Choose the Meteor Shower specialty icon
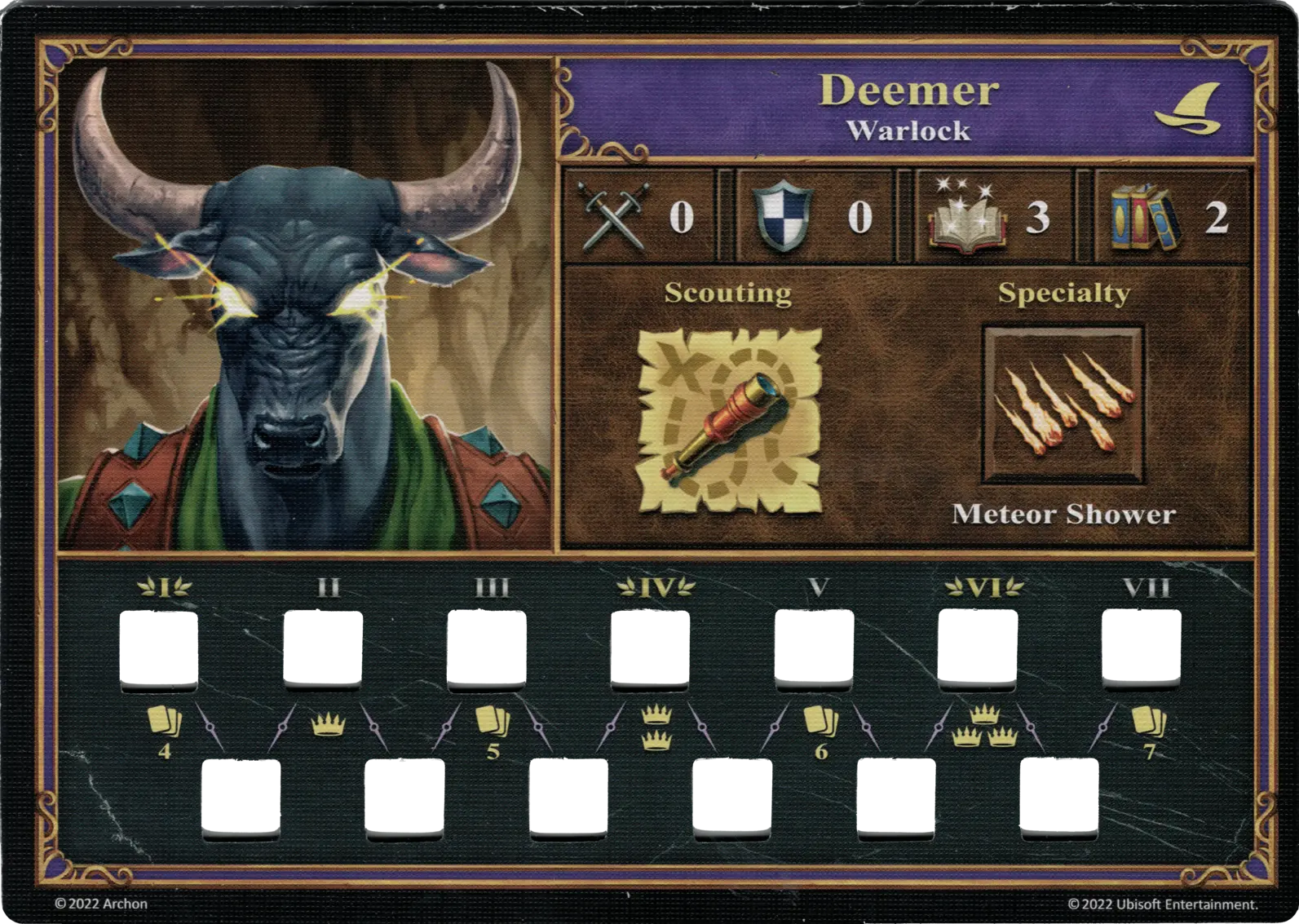Screen dimensions: 1299x924 (1063, 405)
